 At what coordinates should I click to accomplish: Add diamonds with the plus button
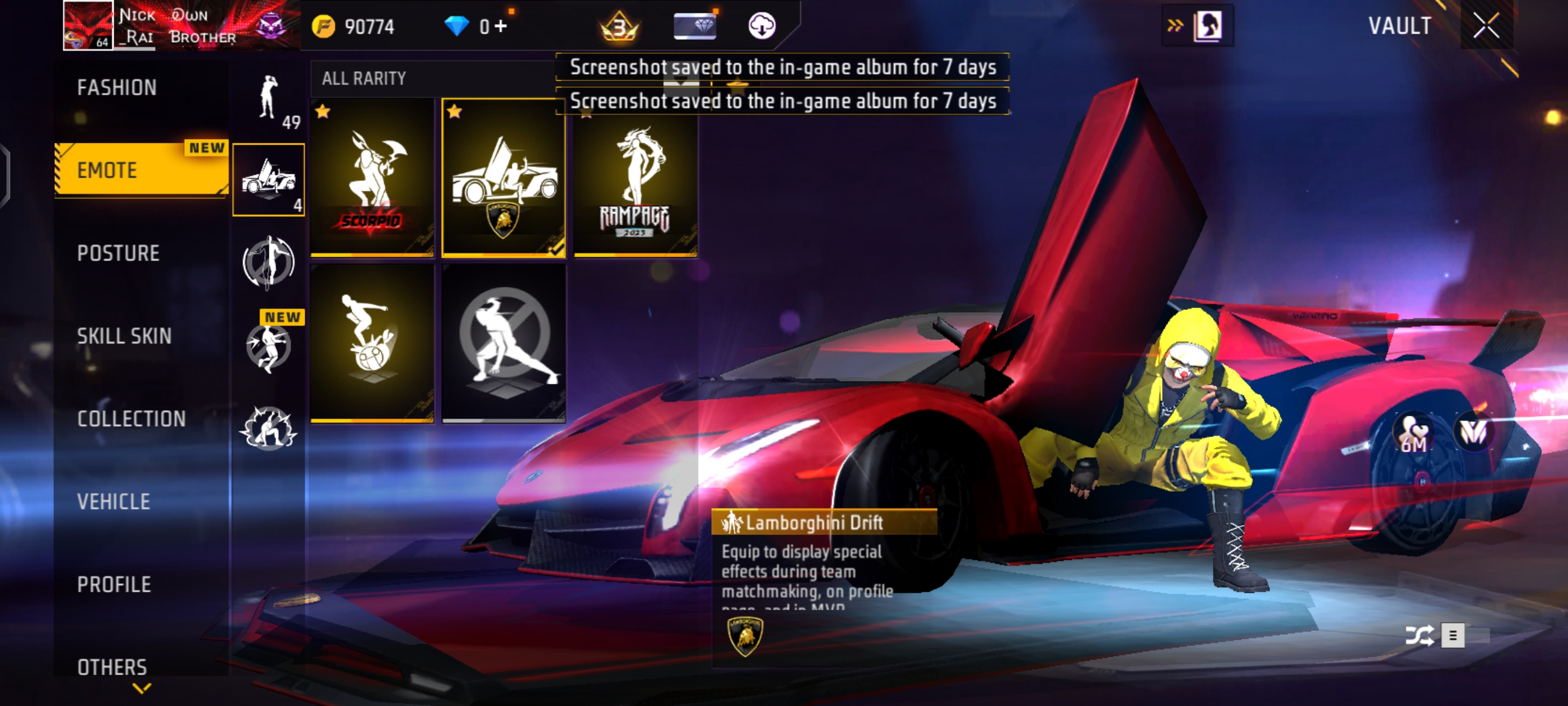tap(501, 26)
